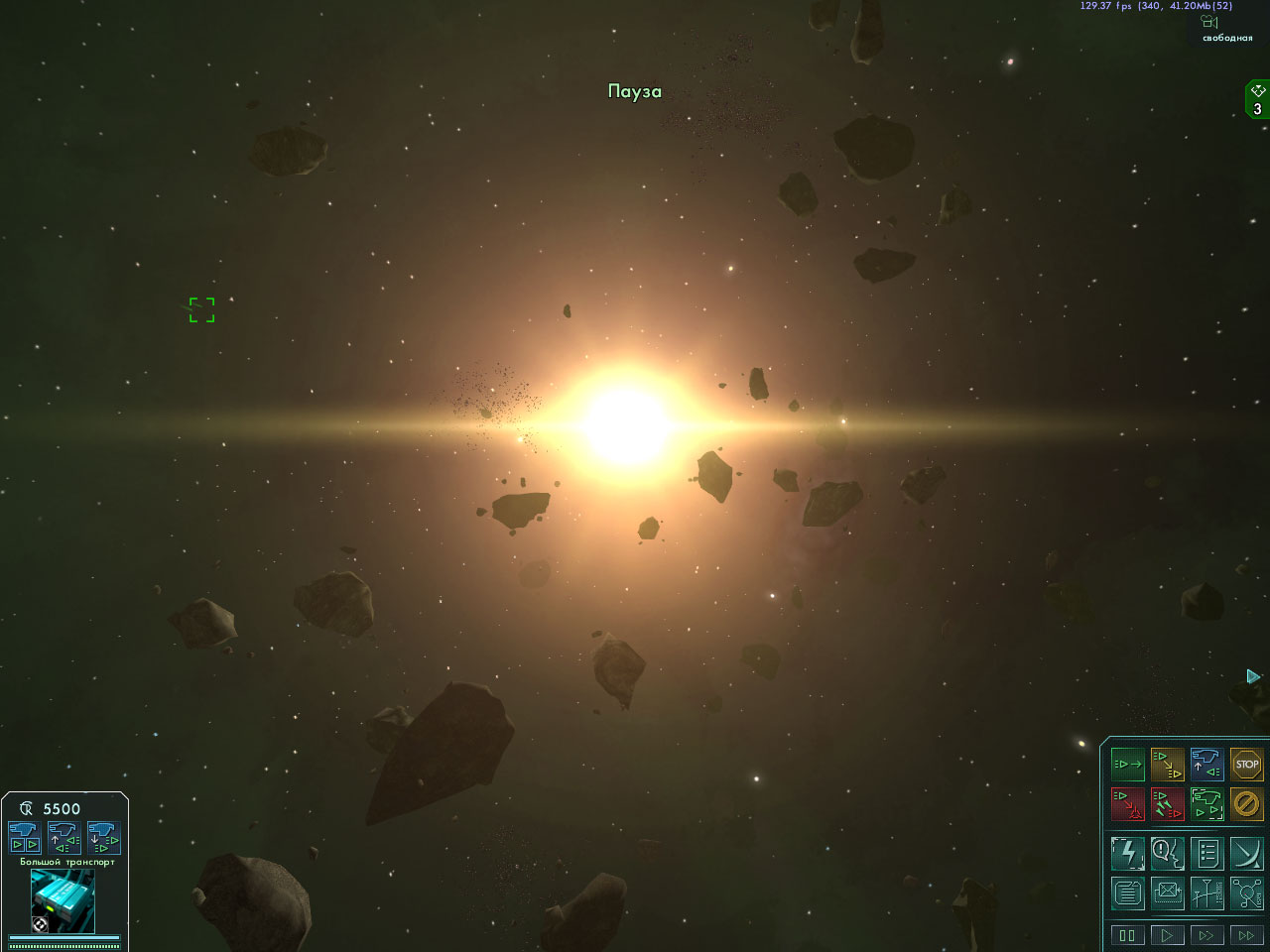Screen dimensions: 1270x952
Task: Open the node network map panel
Action: point(1246,893)
